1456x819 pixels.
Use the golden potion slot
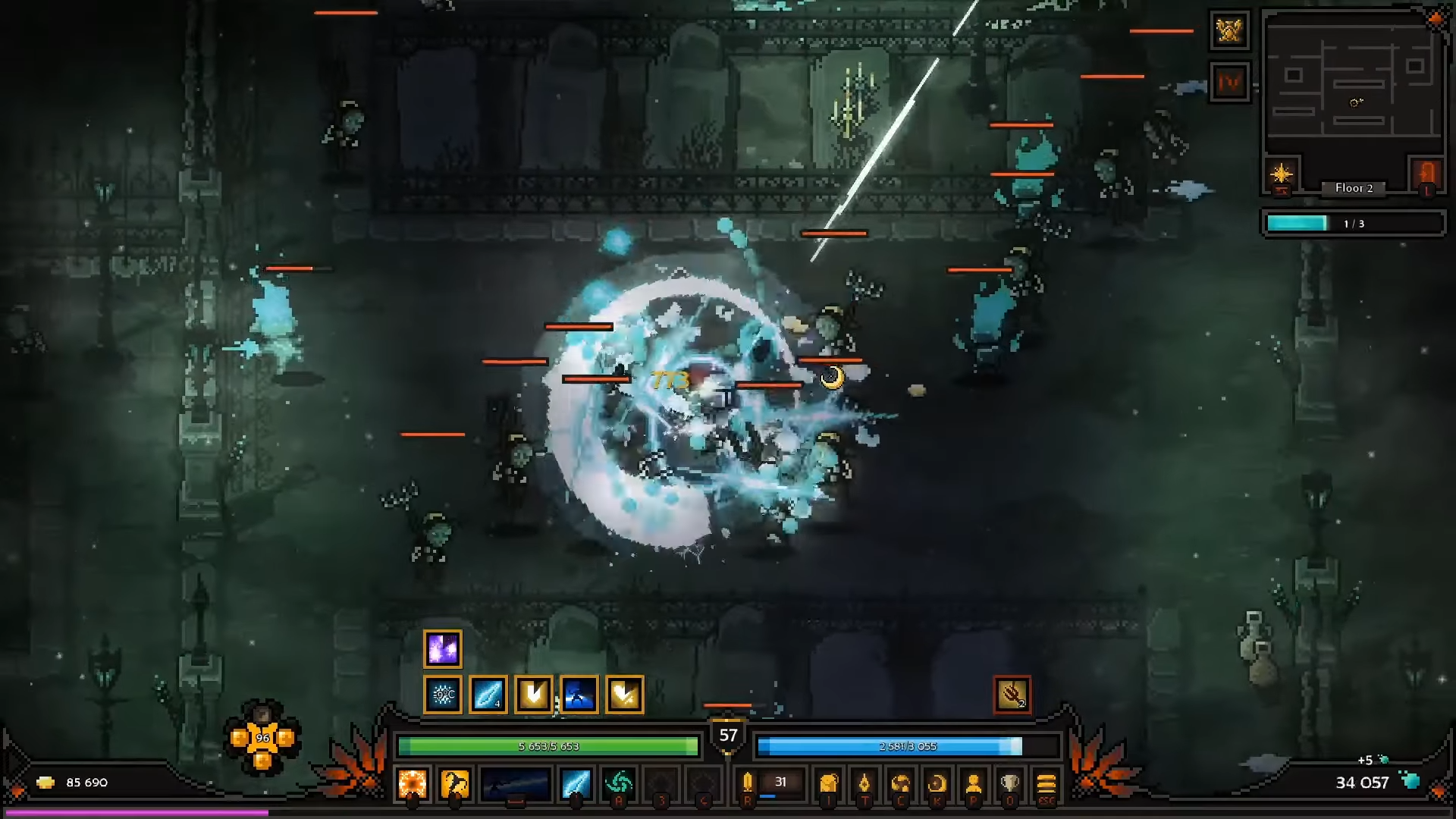pyautogui.click(x=748, y=783)
